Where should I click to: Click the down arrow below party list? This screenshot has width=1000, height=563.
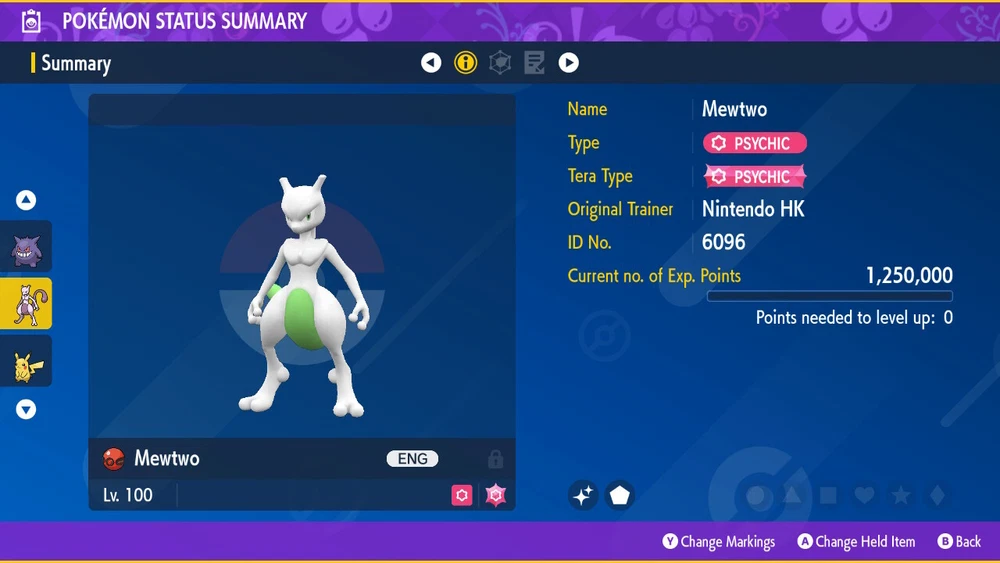click(26, 409)
